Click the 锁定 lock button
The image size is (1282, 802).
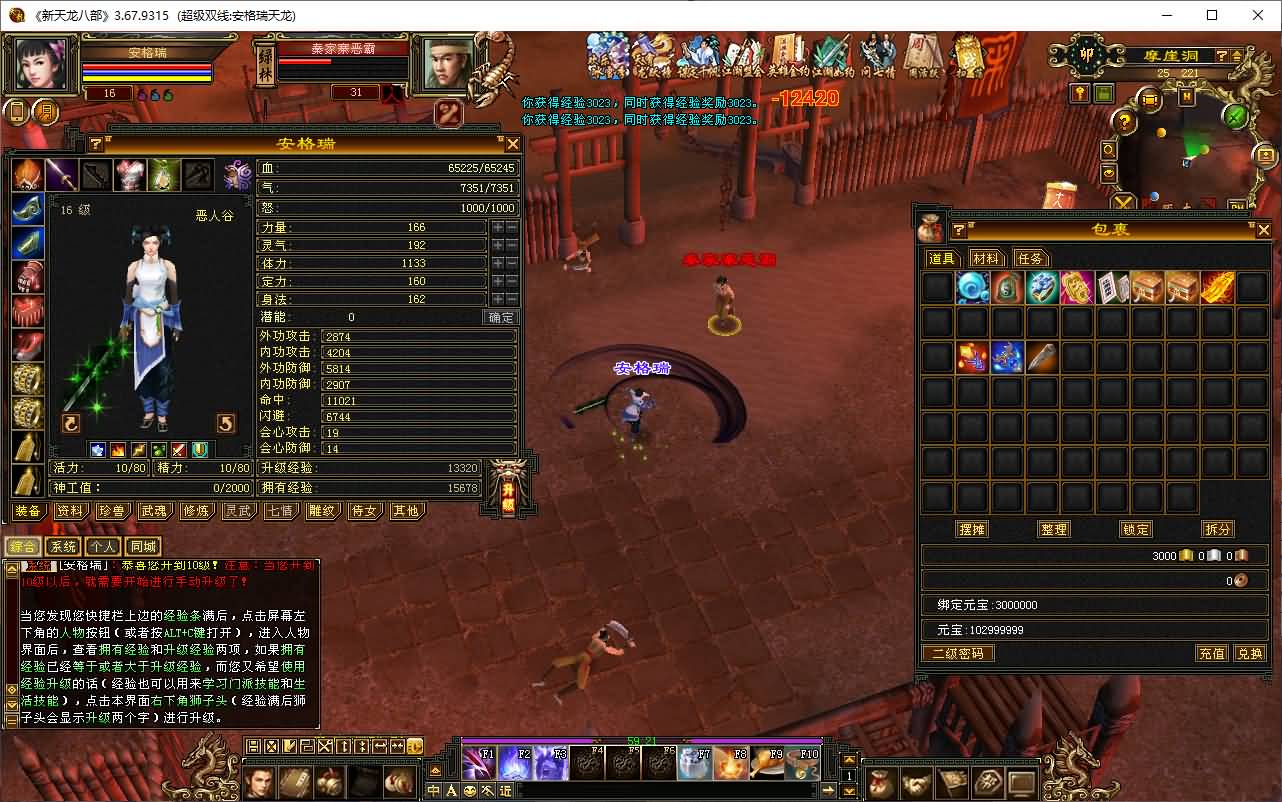1136,529
